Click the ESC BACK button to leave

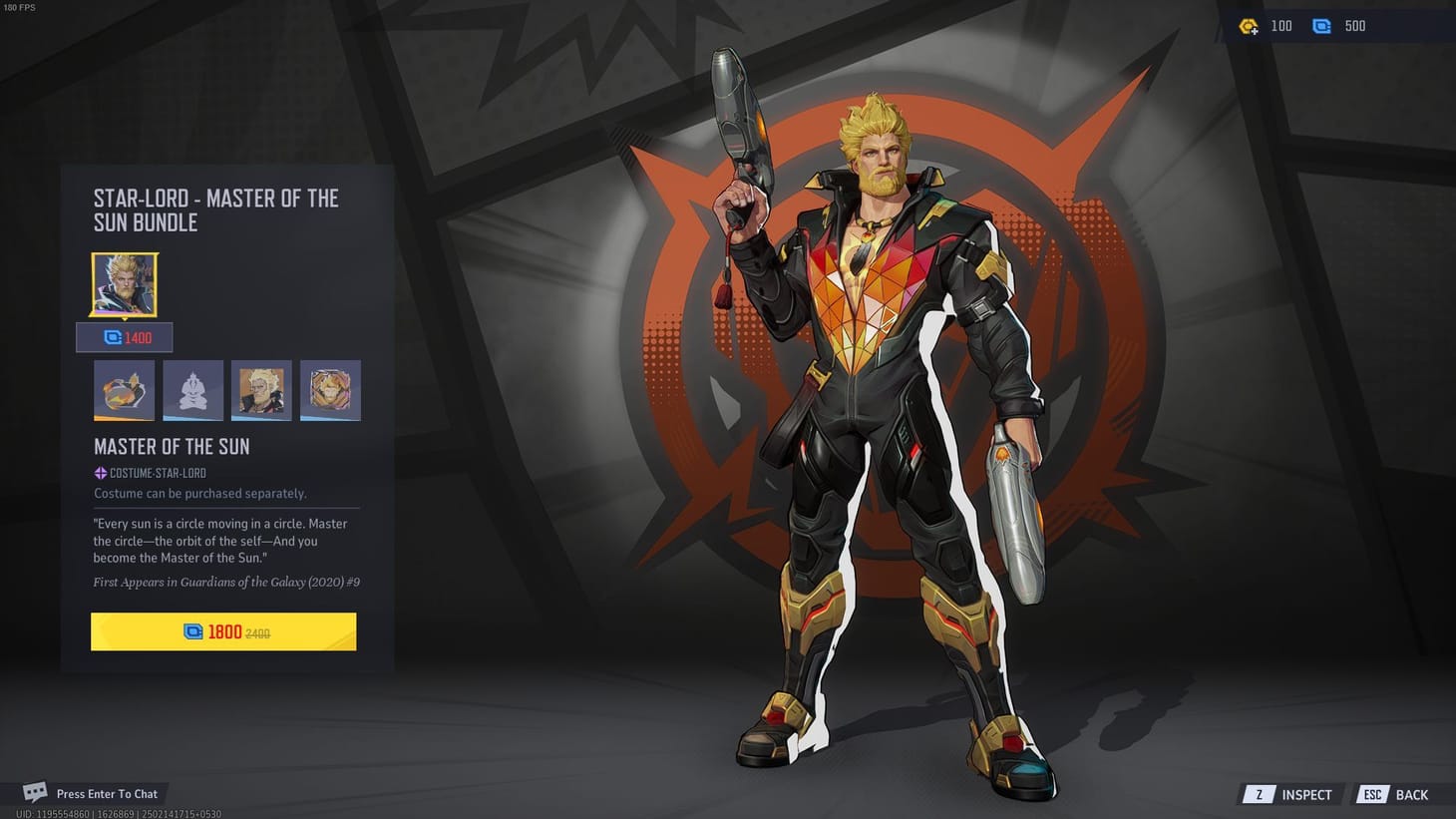point(1392,794)
